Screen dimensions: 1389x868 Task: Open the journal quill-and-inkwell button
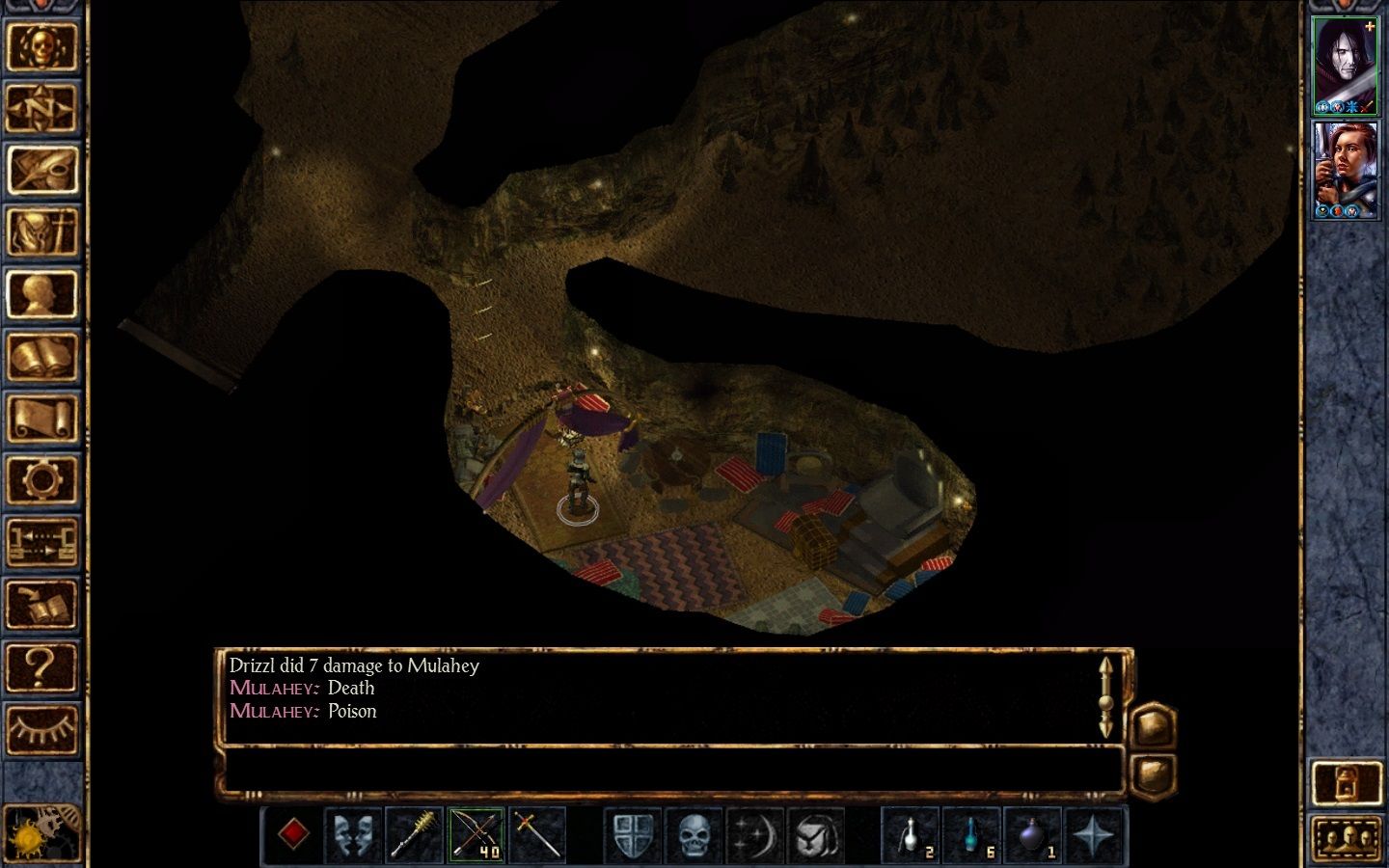pos(41,170)
